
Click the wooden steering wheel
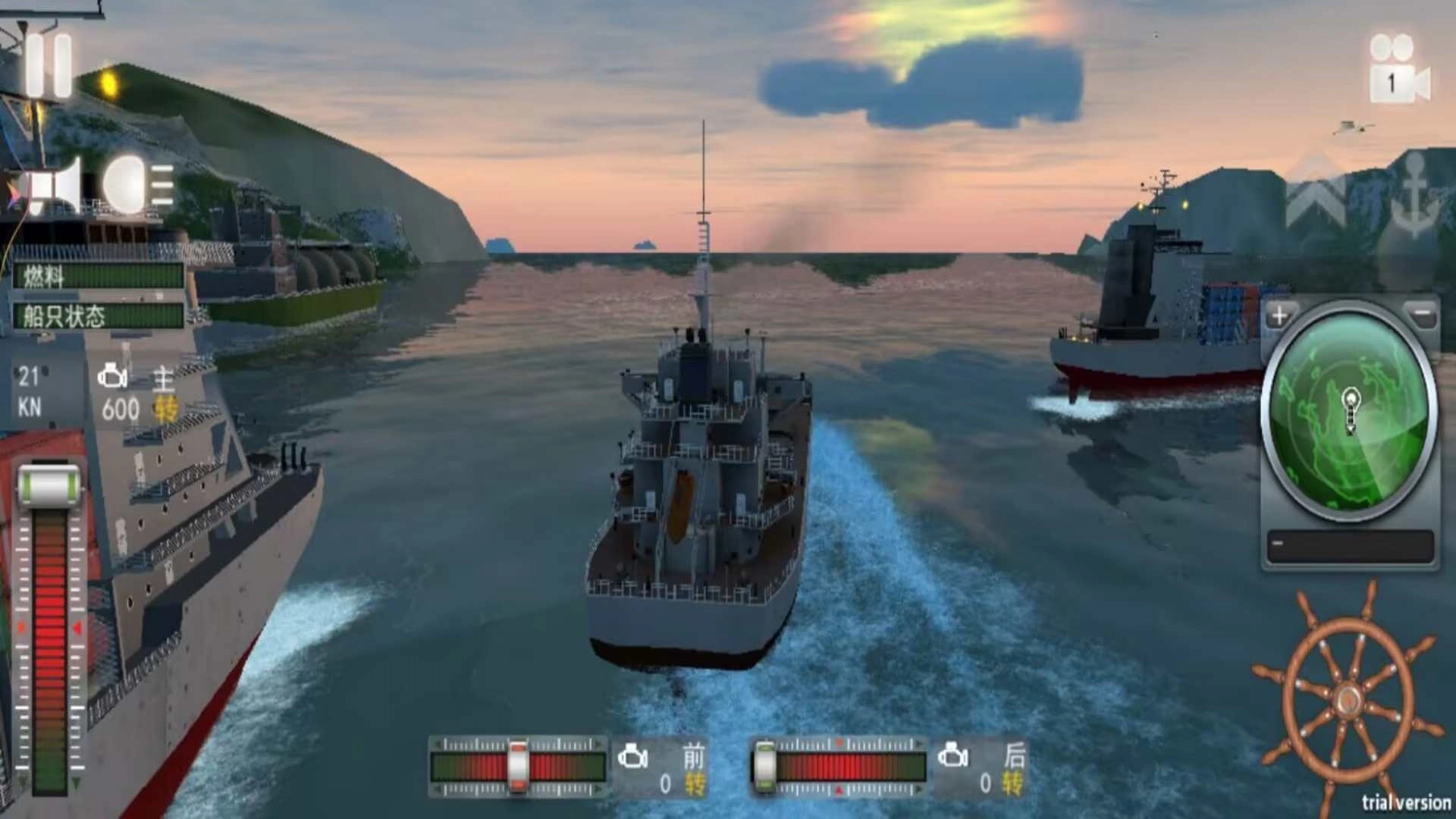[x=1348, y=699]
